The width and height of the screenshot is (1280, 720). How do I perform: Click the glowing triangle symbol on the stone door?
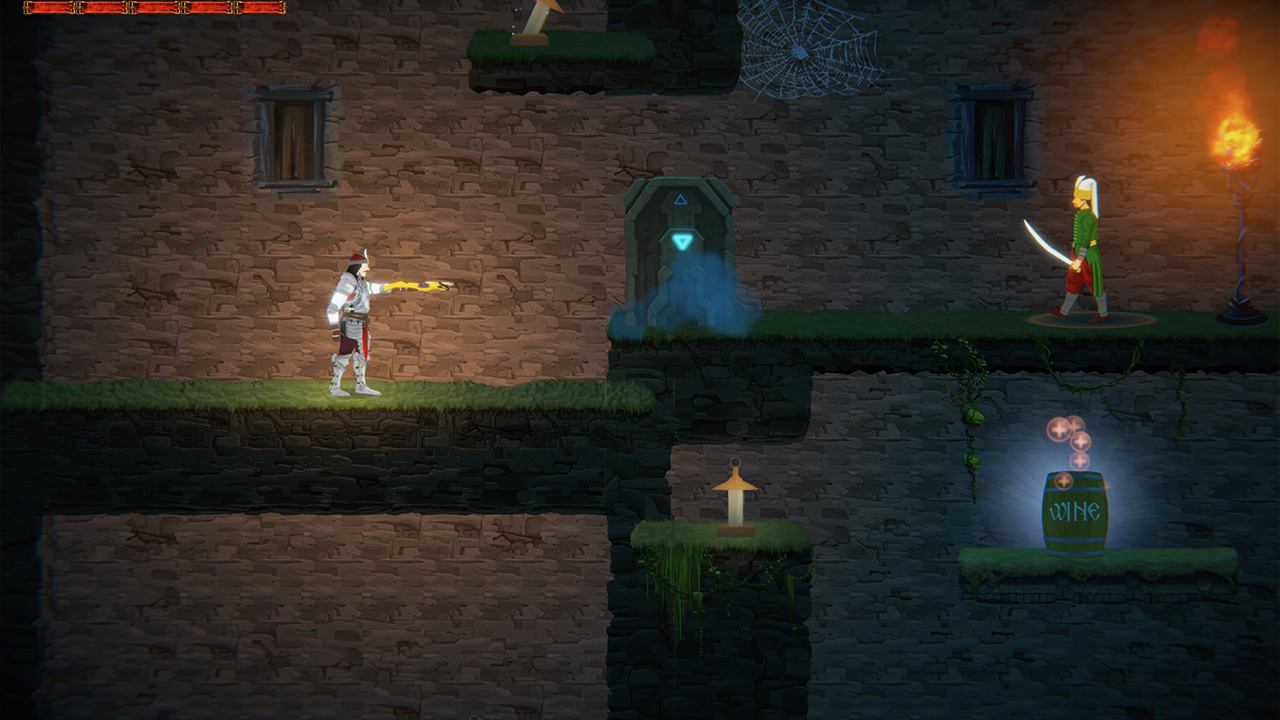tap(683, 240)
